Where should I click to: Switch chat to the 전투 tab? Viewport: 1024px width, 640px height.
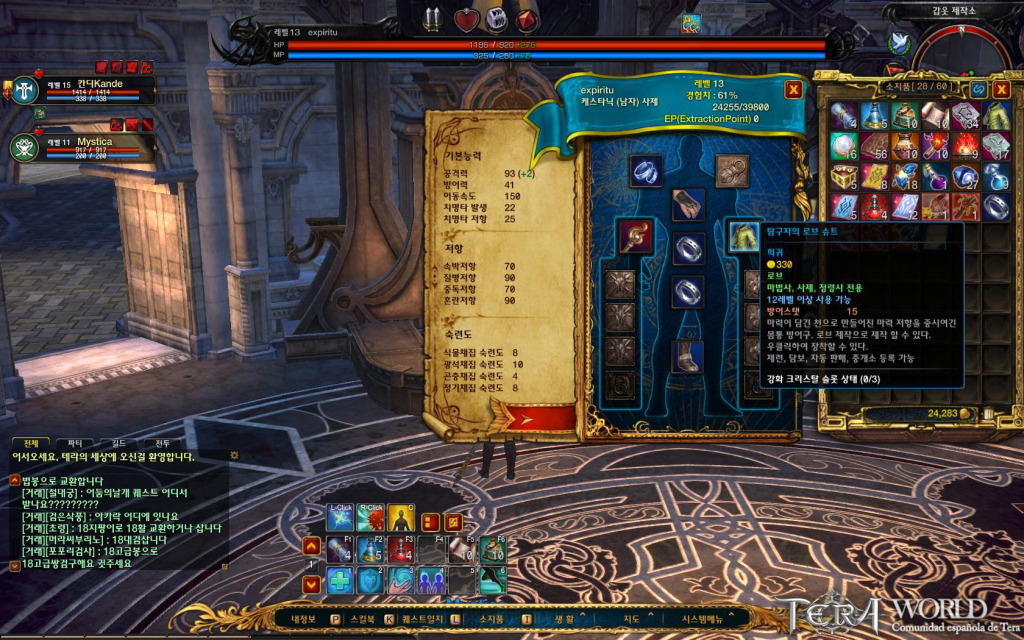tap(163, 442)
